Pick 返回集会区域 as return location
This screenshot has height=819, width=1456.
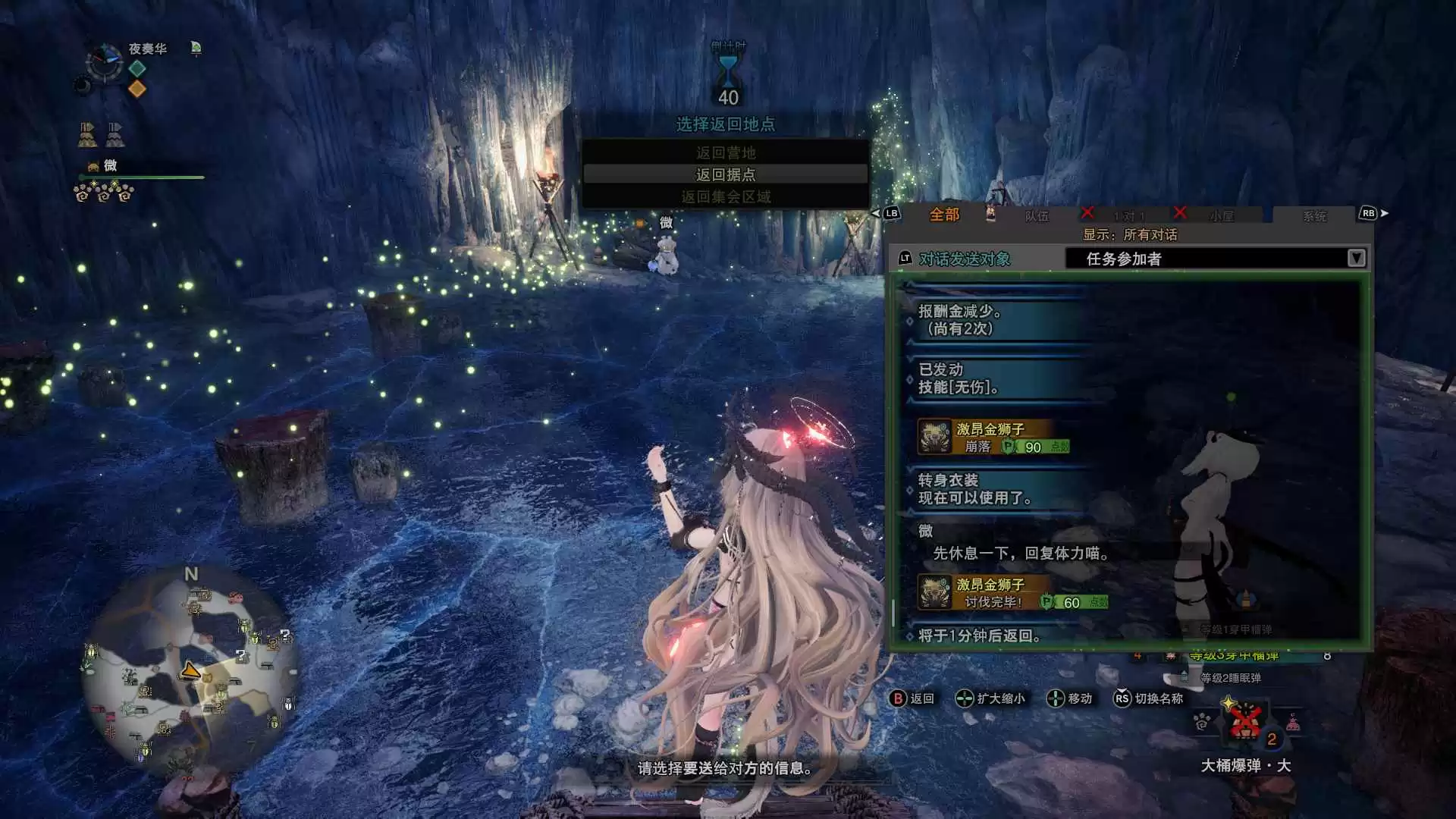725,197
